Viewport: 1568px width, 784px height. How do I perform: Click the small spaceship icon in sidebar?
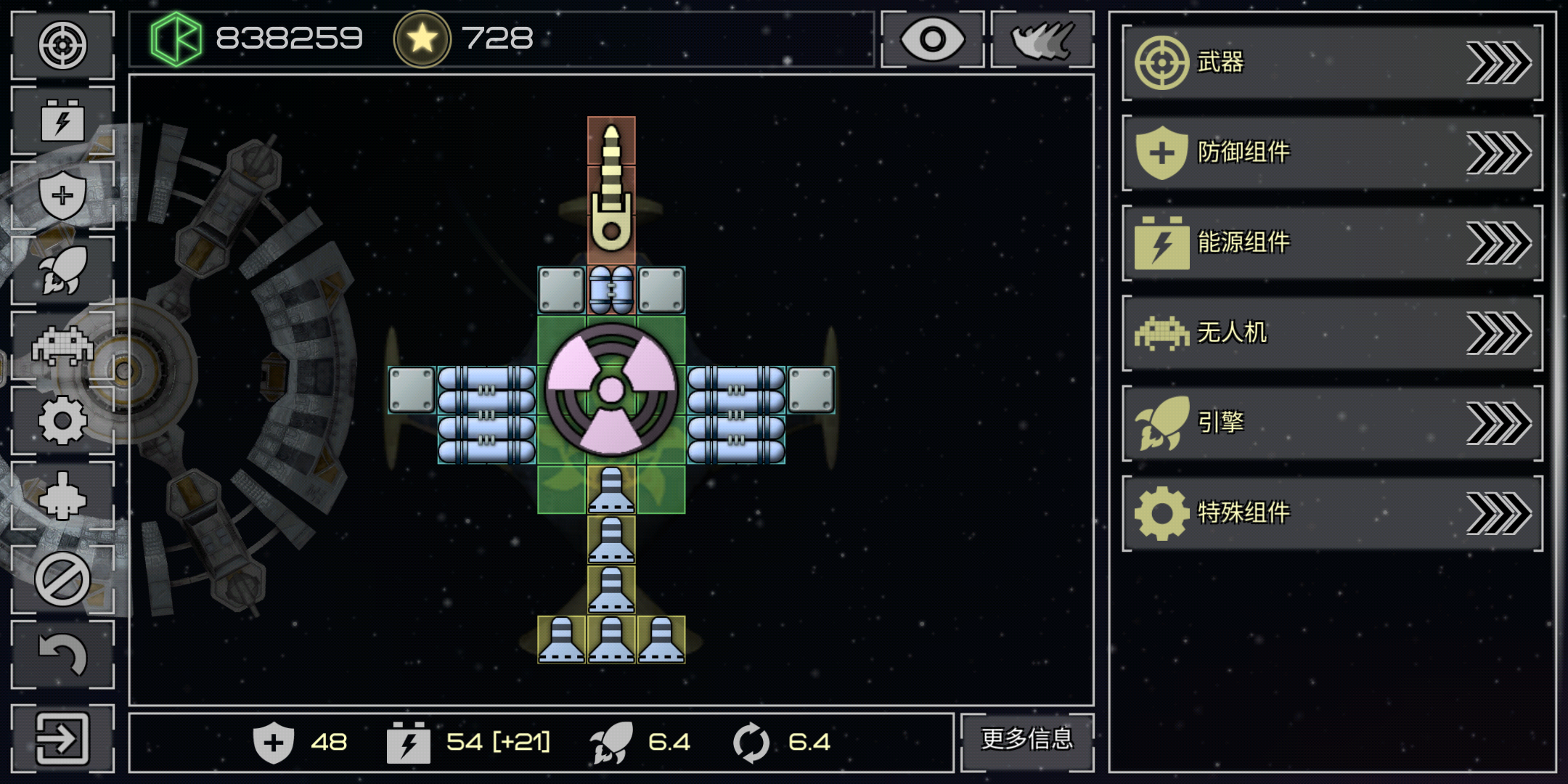click(x=63, y=497)
